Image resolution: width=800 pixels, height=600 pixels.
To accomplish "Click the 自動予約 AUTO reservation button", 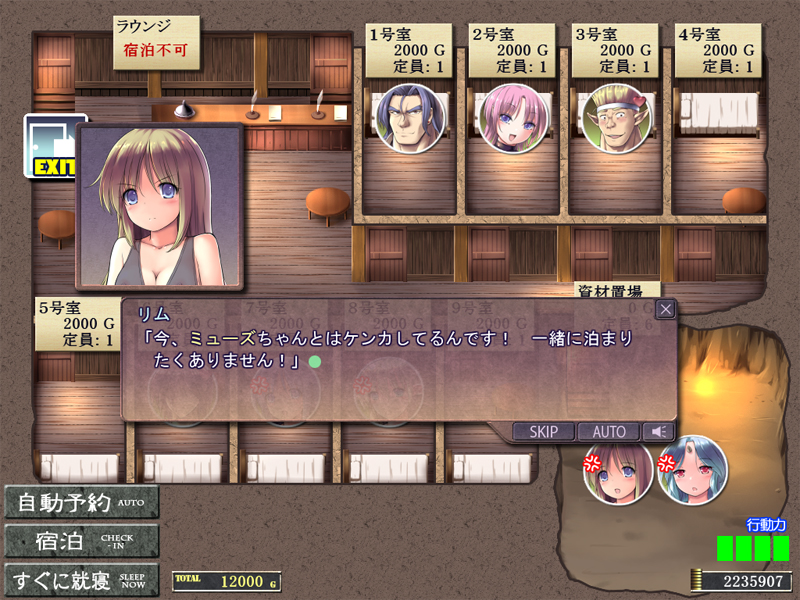I will 82,501.
